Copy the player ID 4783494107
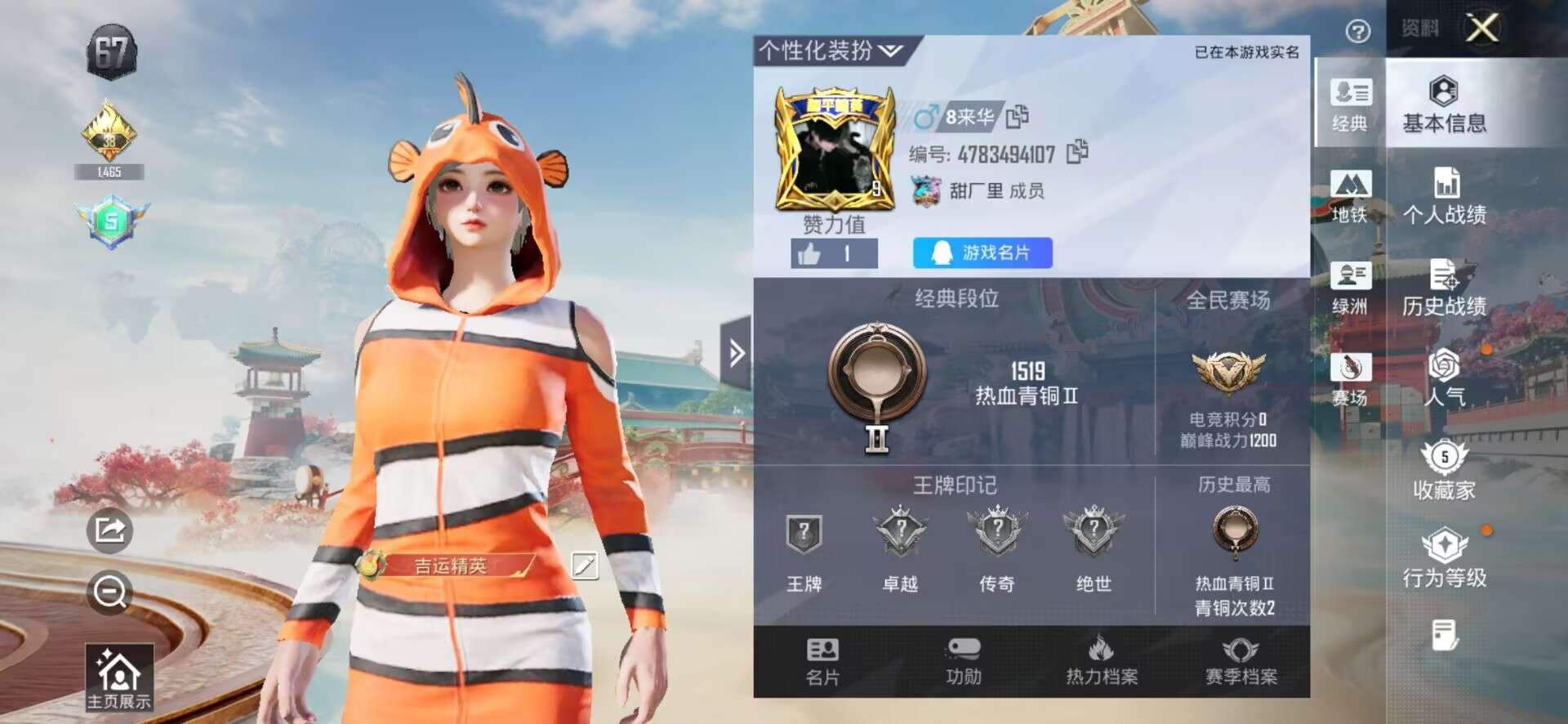This screenshot has width=1568, height=724. coord(1076,152)
